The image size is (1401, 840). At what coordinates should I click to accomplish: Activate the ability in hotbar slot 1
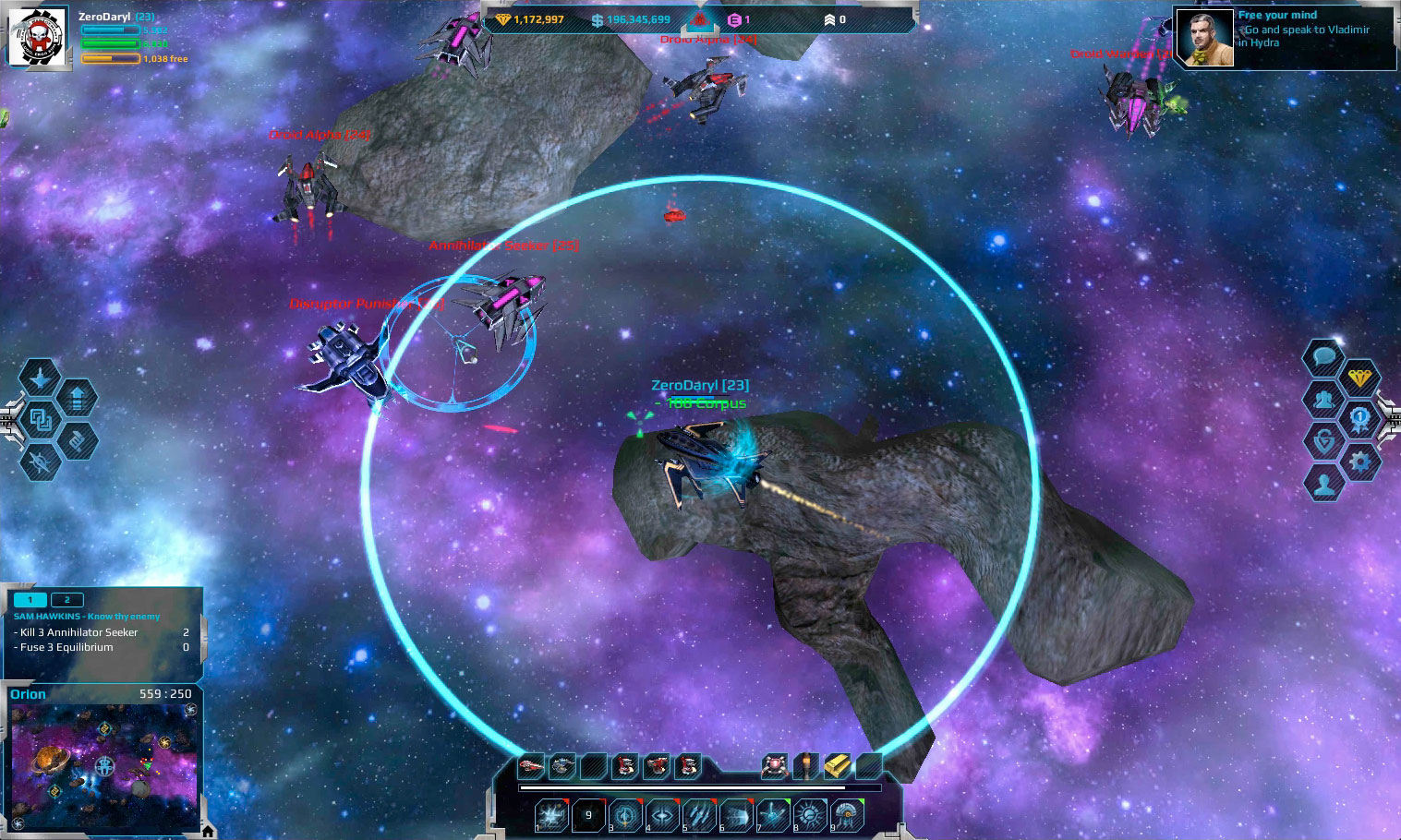[x=551, y=815]
